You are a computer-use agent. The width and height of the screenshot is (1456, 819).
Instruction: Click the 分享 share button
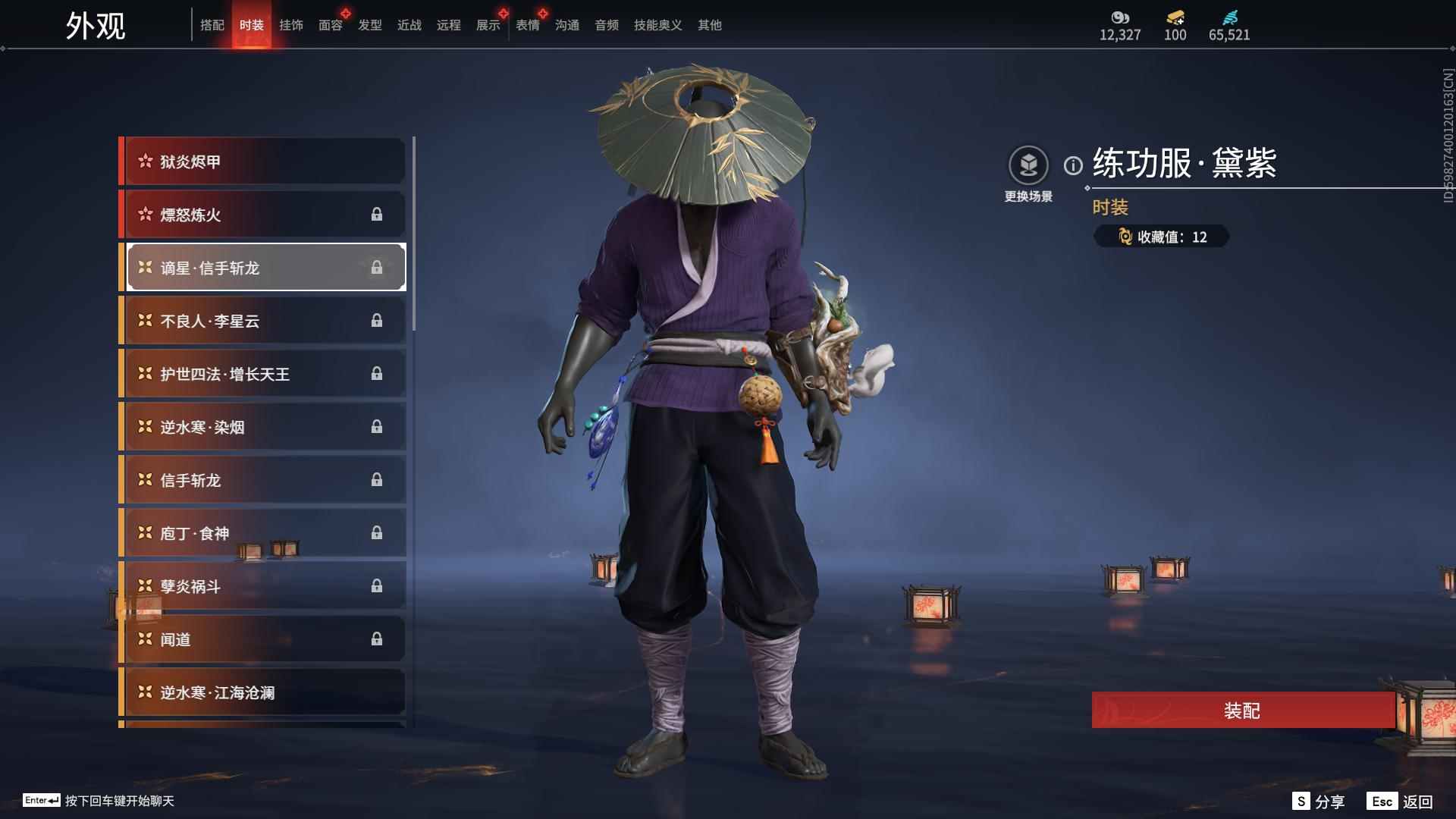coord(1319,802)
